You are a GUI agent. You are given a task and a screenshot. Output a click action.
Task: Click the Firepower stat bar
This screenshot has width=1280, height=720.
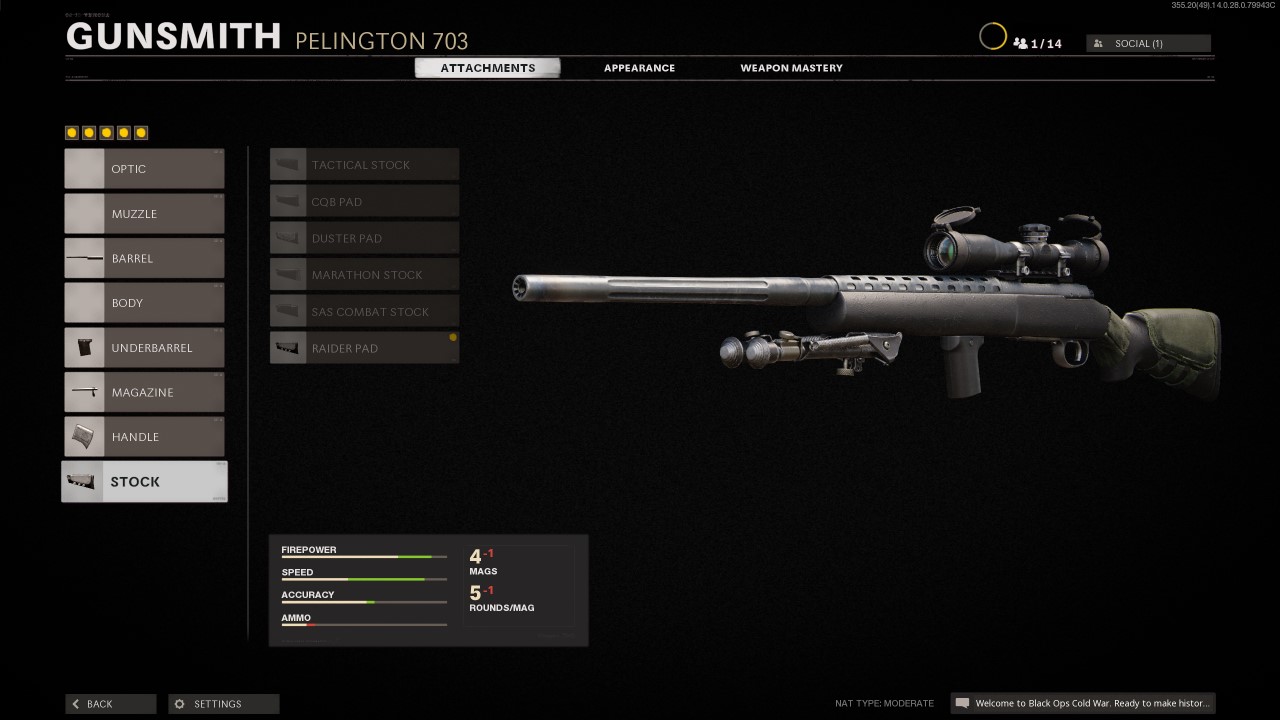click(363, 557)
